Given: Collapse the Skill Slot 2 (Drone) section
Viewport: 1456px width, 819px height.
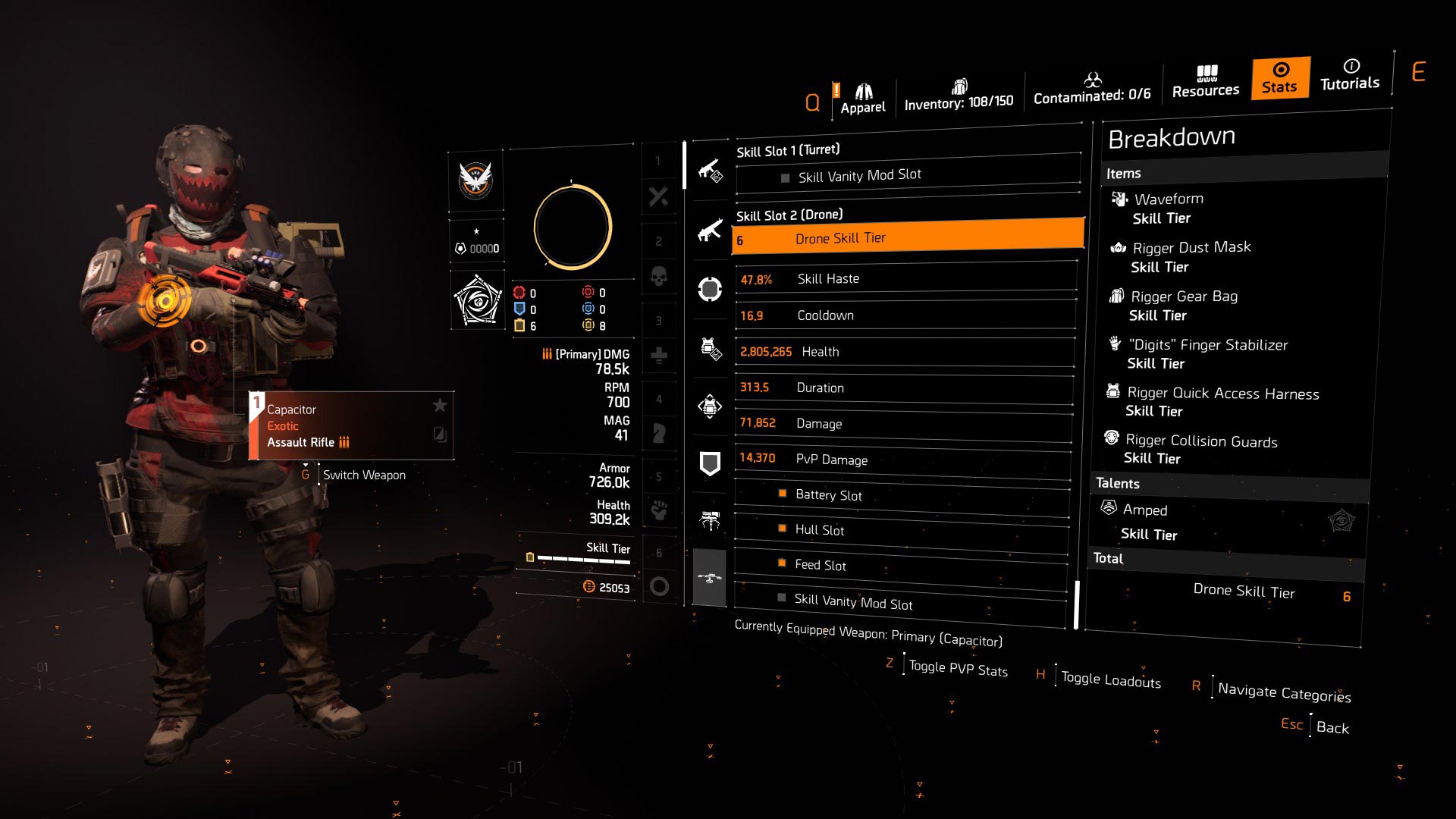Looking at the screenshot, I should pos(789,215).
